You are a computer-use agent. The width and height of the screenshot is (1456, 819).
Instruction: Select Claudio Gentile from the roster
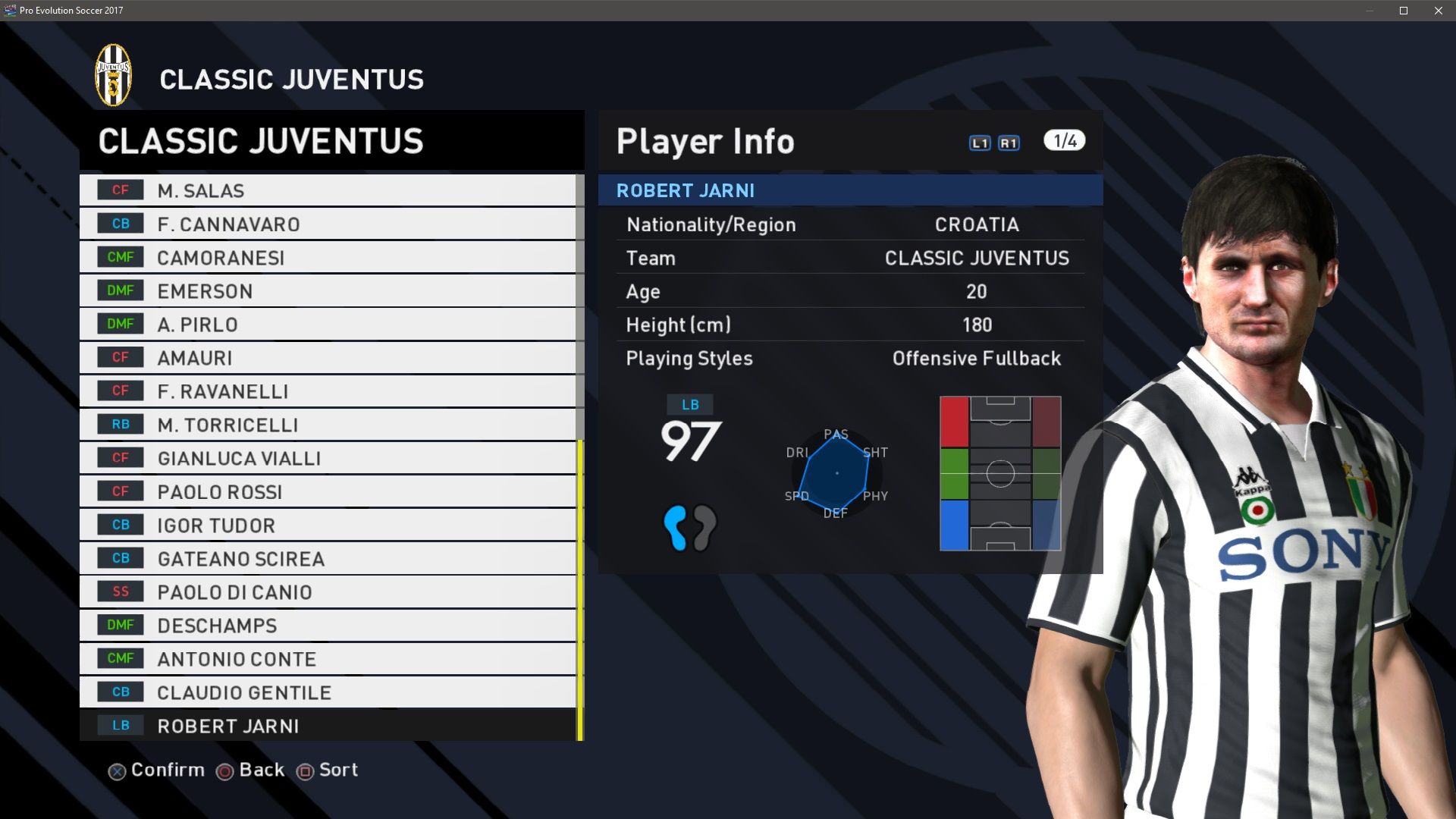[328, 692]
